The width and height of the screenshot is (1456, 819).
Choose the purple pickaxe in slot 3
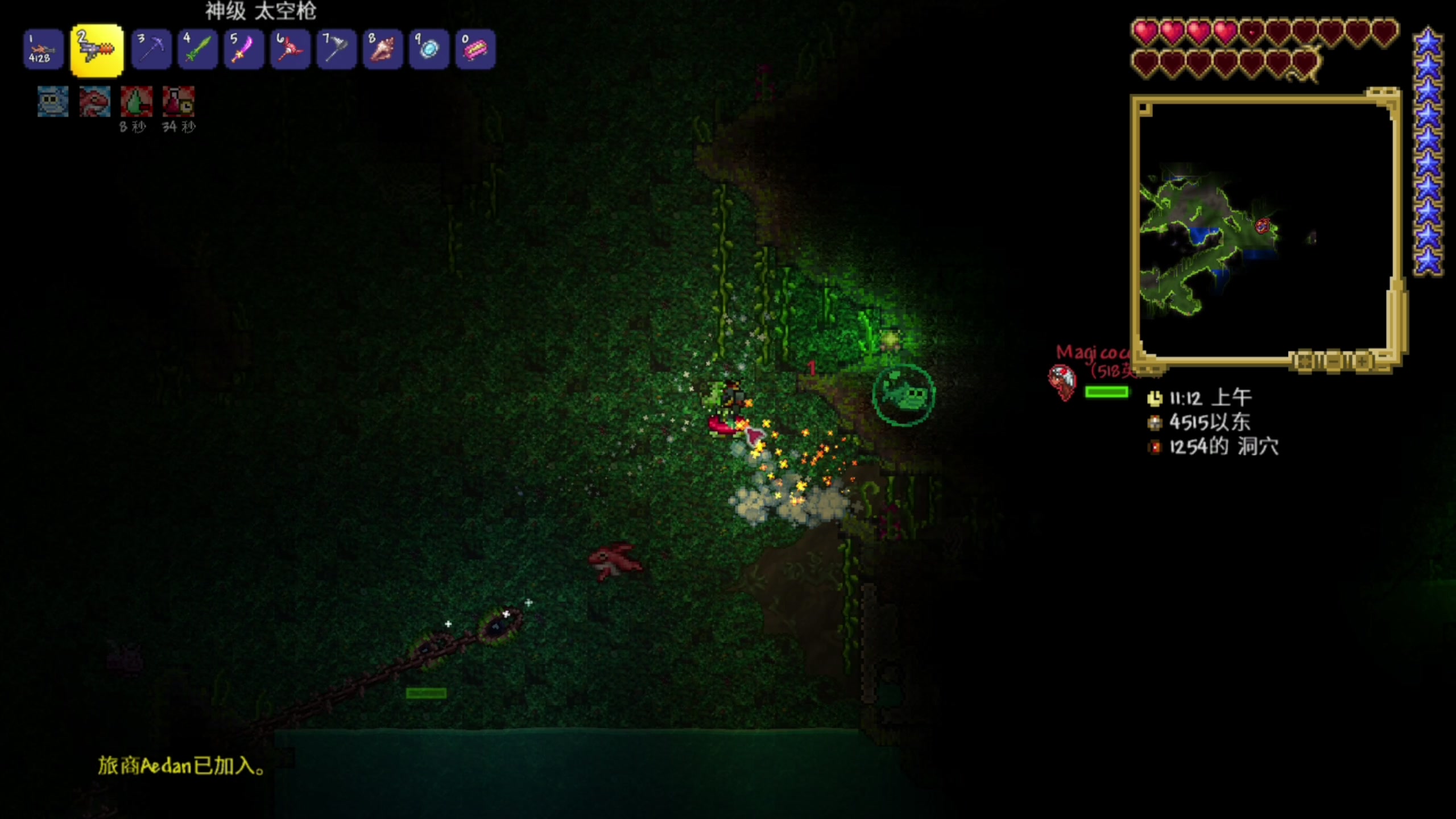151,50
